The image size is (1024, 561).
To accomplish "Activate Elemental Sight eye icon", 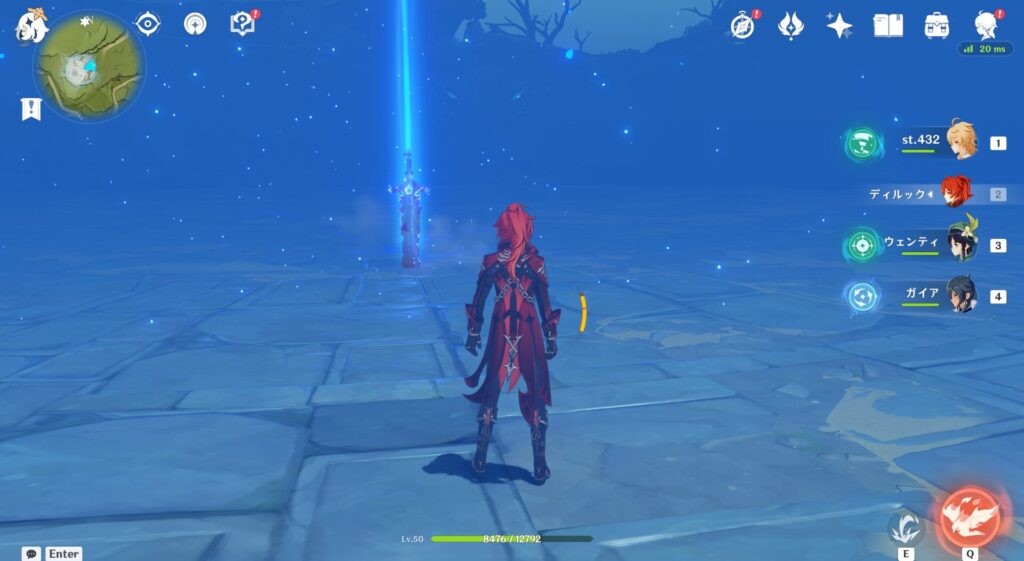I will [148, 23].
